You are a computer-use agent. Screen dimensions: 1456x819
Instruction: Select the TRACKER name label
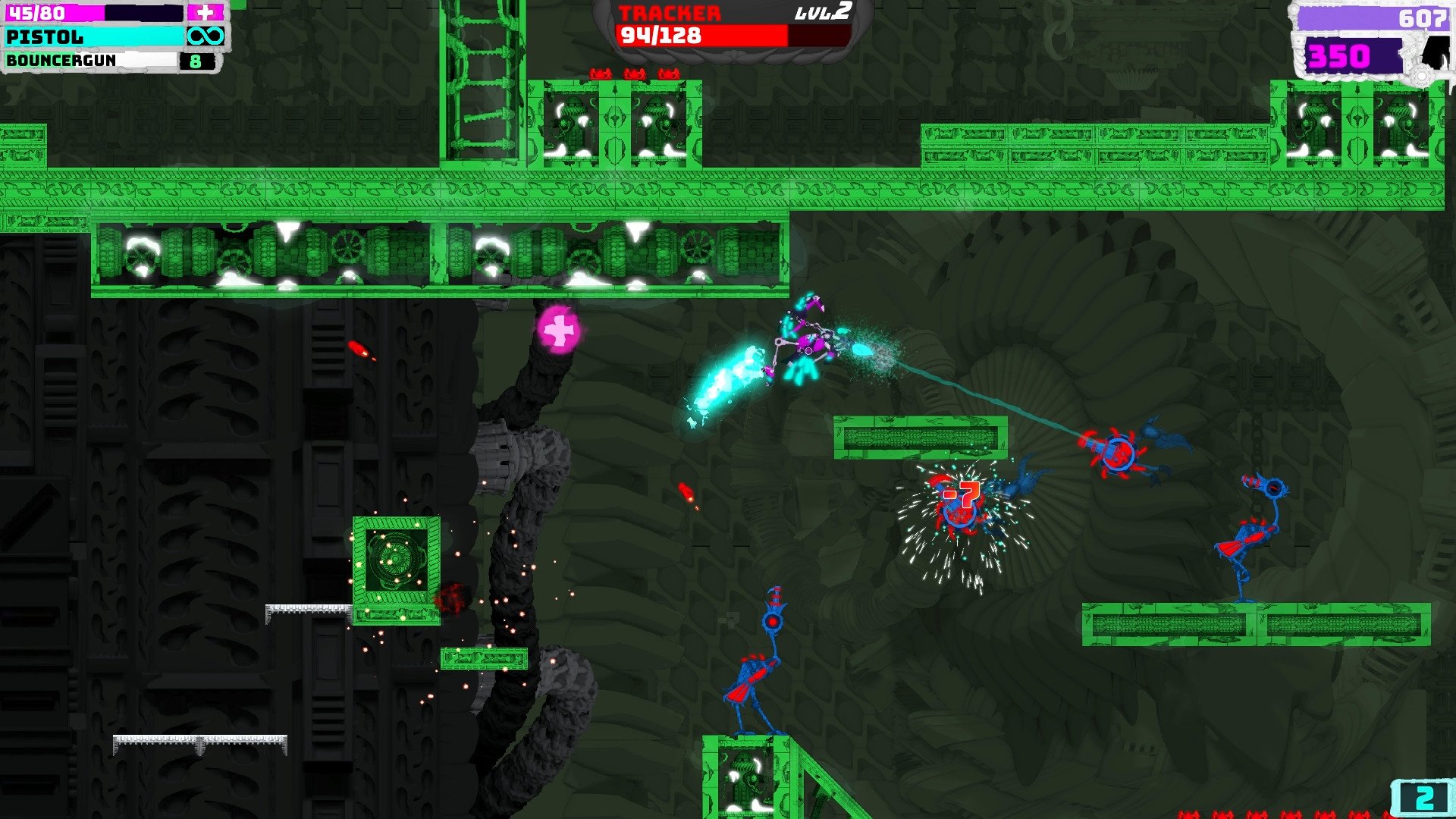(667, 14)
